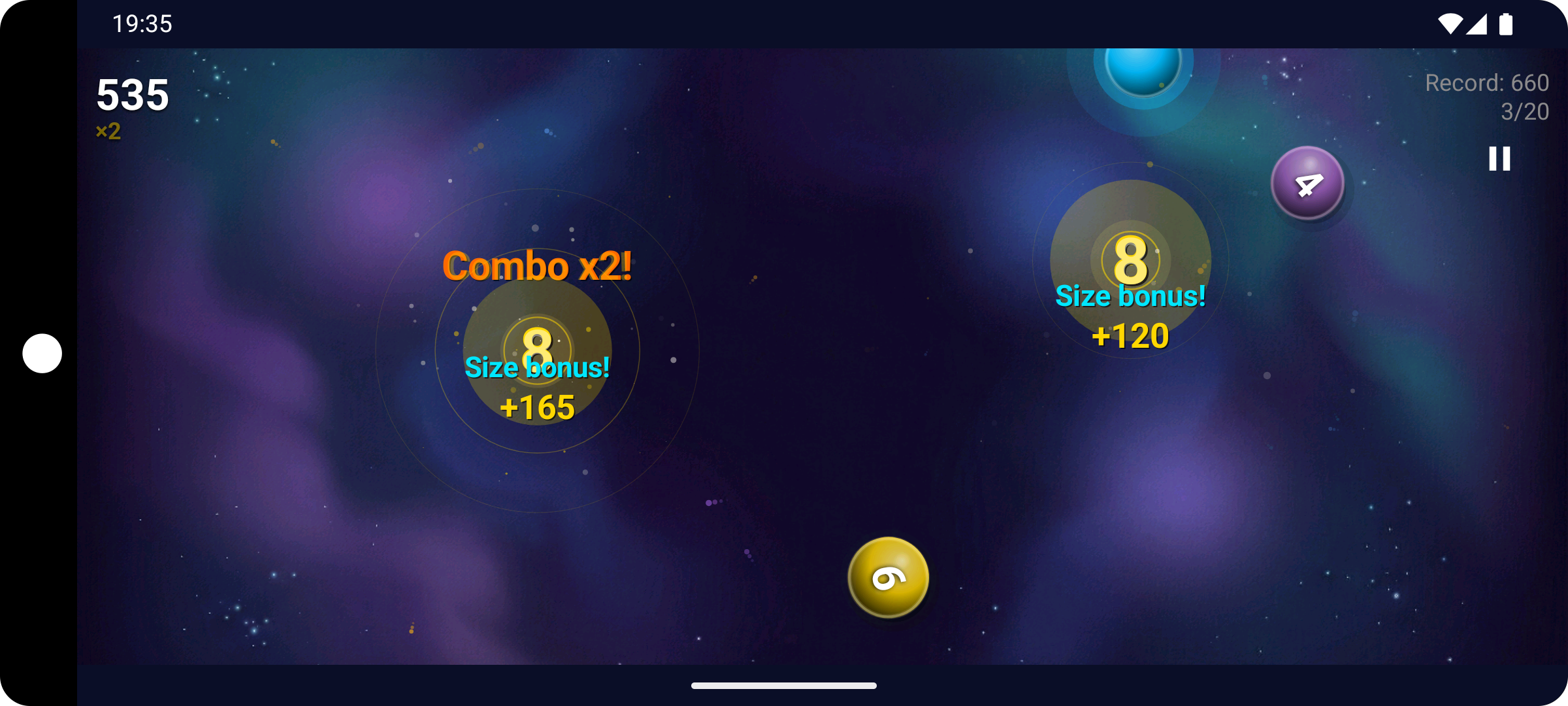The image size is (1568, 706).
Task: Tap the Combo x2! banner text
Action: [x=538, y=265]
